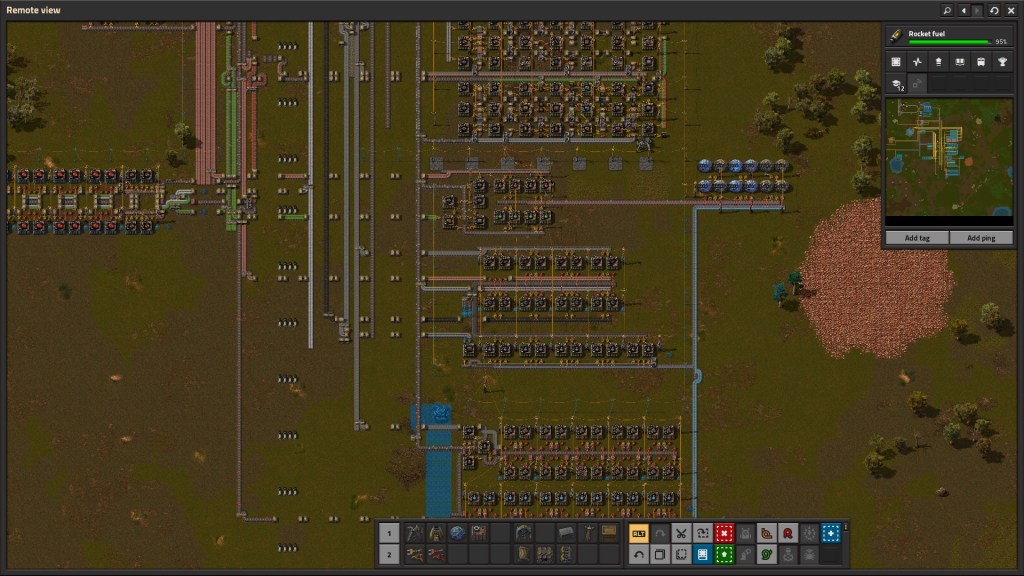Open the Rocket fuel research panel
Screen dimensions: 1024x576
pos(948,36)
